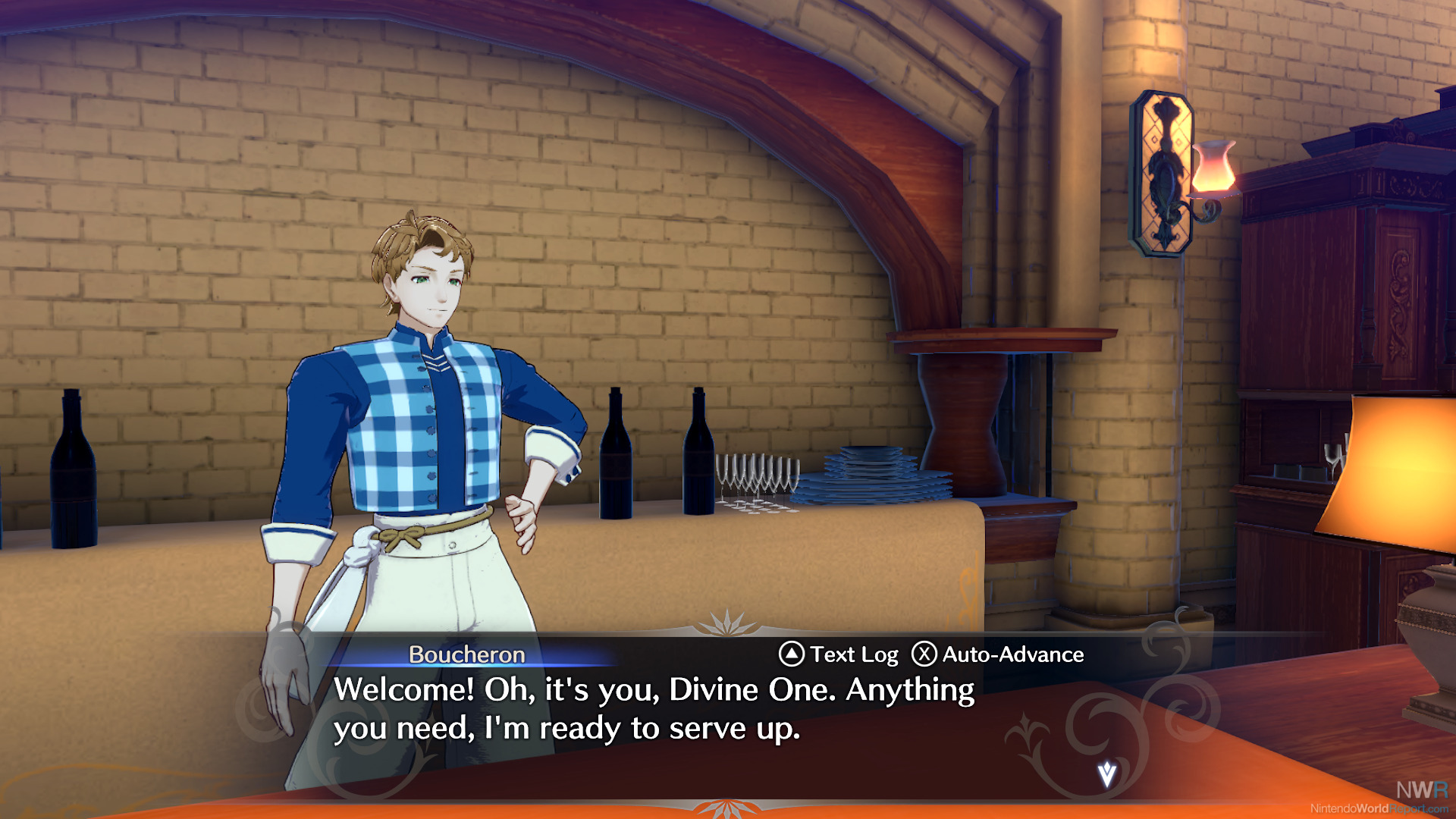Image resolution: width=1456 pixels, height=819 pixels.
Task: Advance dialogue with the down arrow indicator
Action: (x=1107, y=774)
